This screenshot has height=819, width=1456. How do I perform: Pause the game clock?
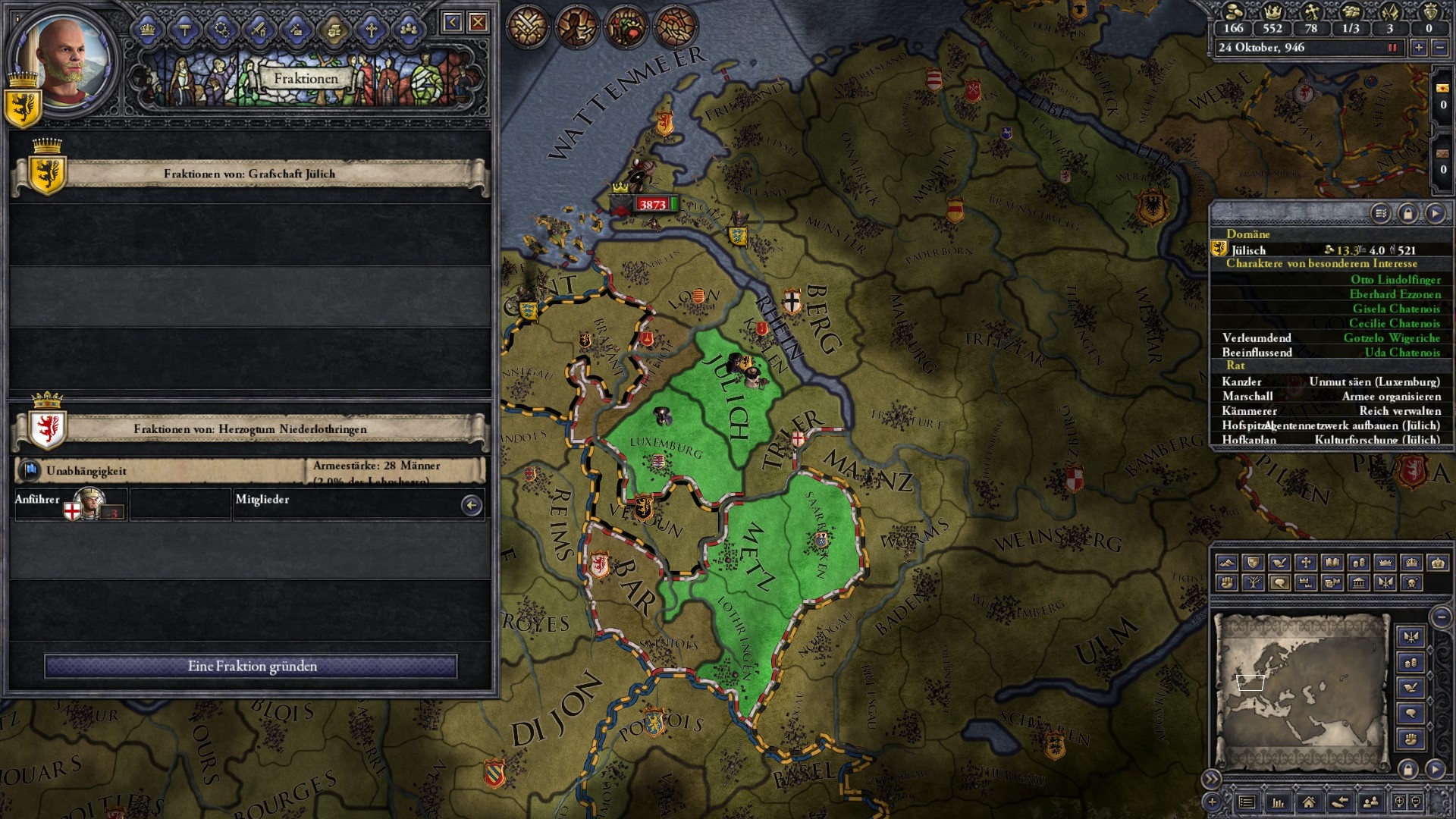click(x=1391, y=47)
